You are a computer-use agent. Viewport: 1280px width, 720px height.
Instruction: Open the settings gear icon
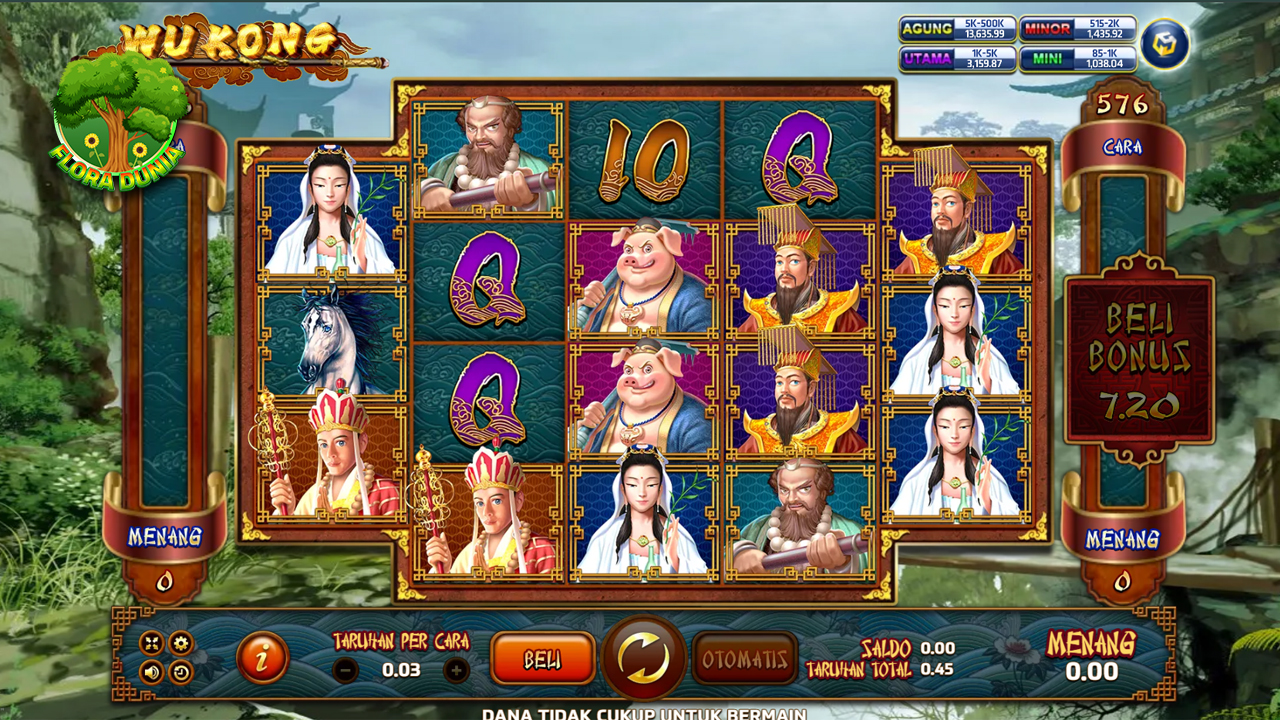(x=179, y=641)
